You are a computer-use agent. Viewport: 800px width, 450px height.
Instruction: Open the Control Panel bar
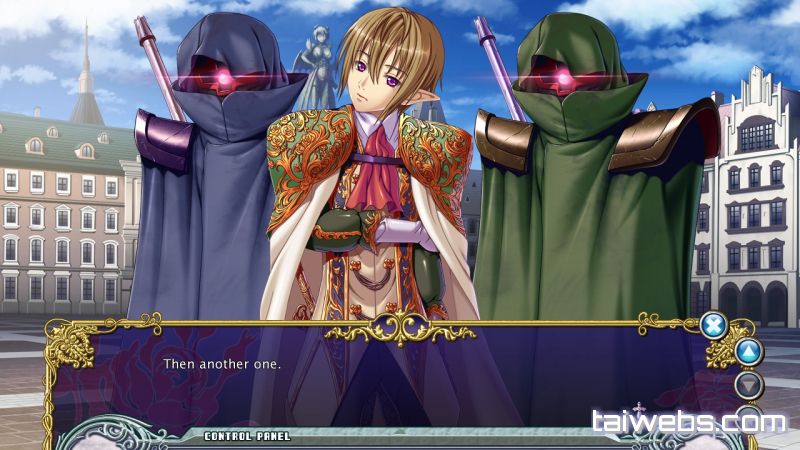[247, 436]
